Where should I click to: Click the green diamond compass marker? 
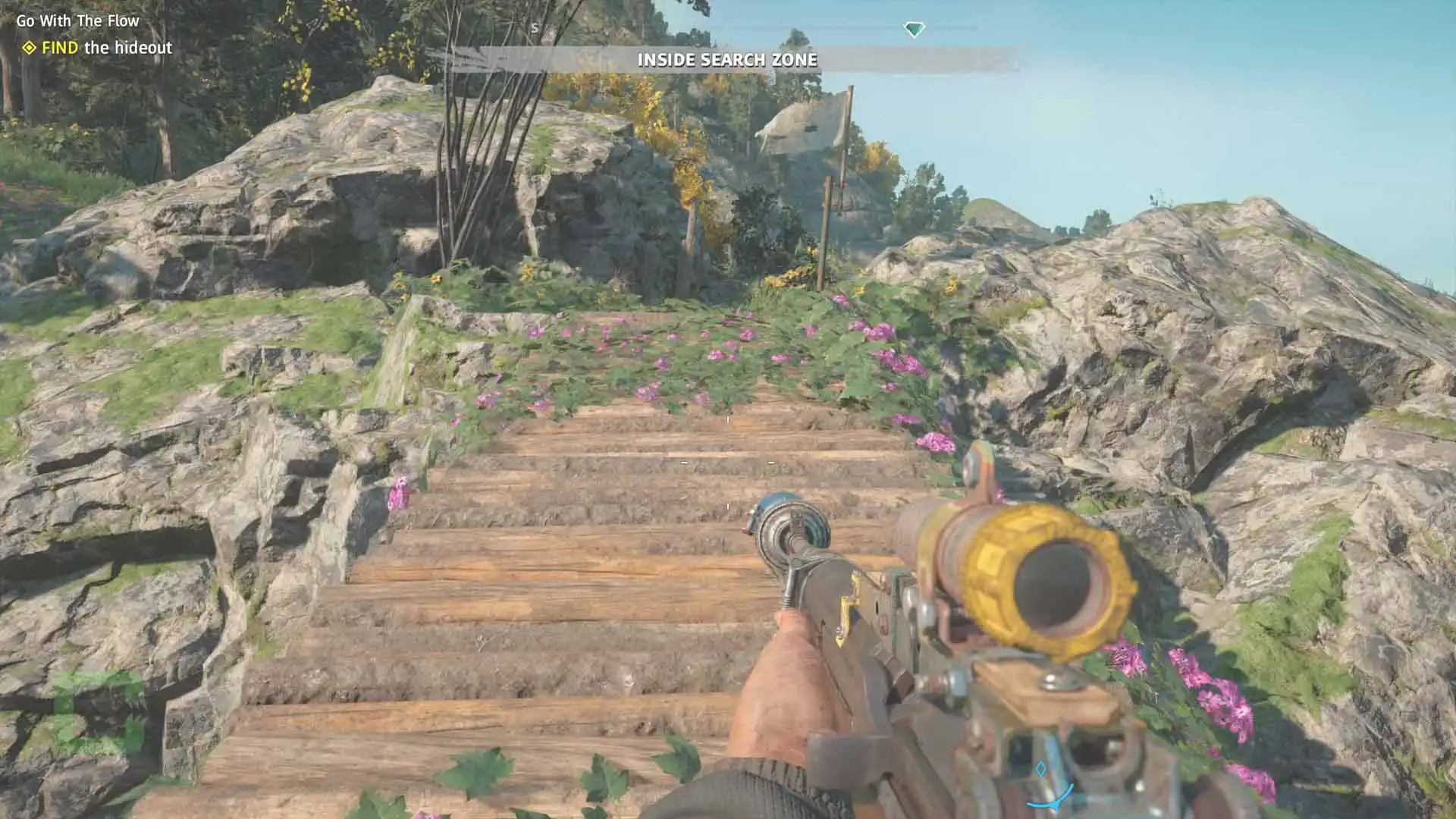(x=914, y=30)
